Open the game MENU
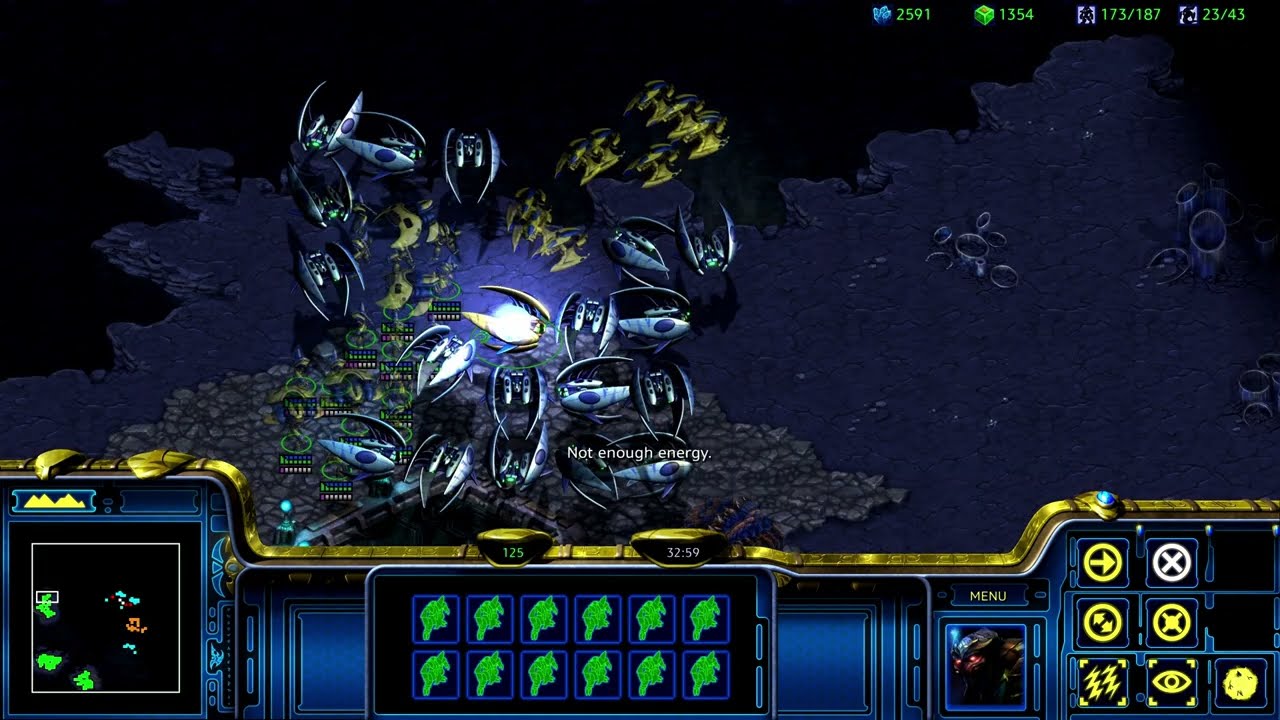 click(x=987, y=596)
